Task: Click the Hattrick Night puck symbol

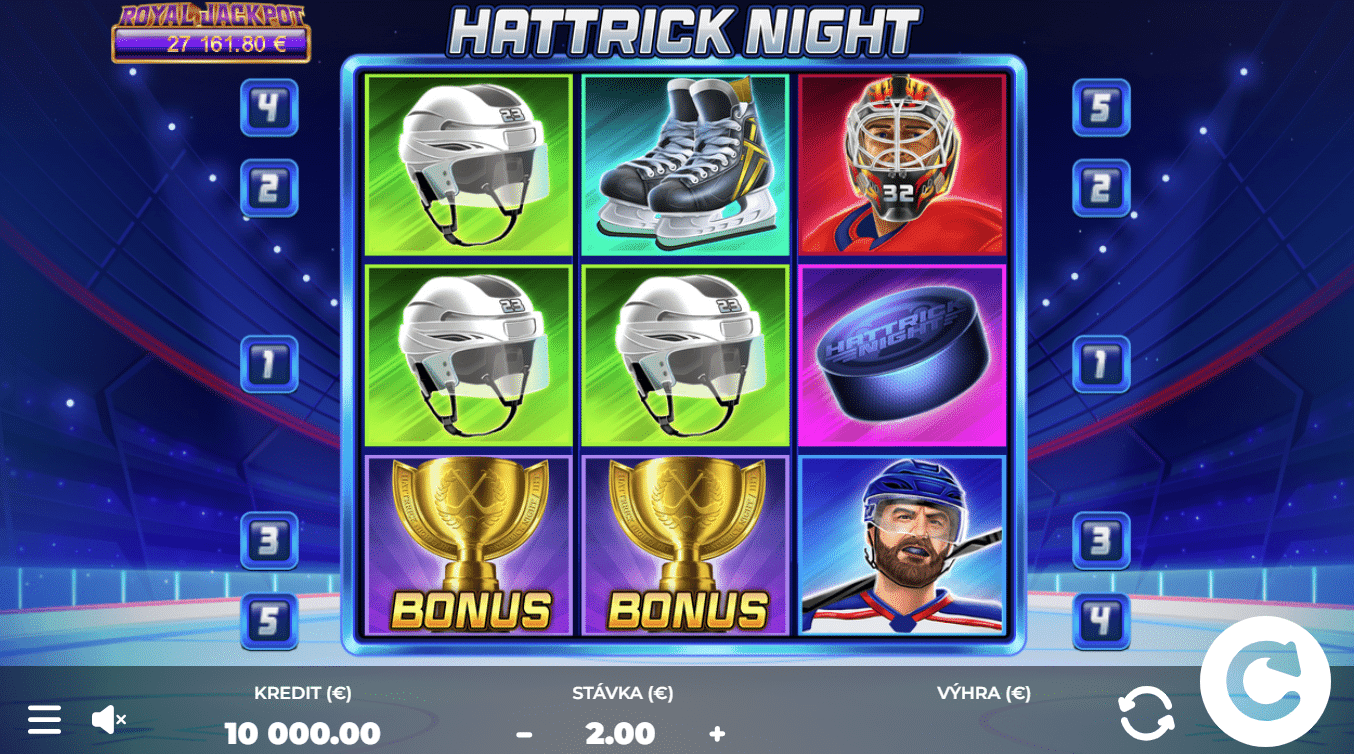Action: 901,354
